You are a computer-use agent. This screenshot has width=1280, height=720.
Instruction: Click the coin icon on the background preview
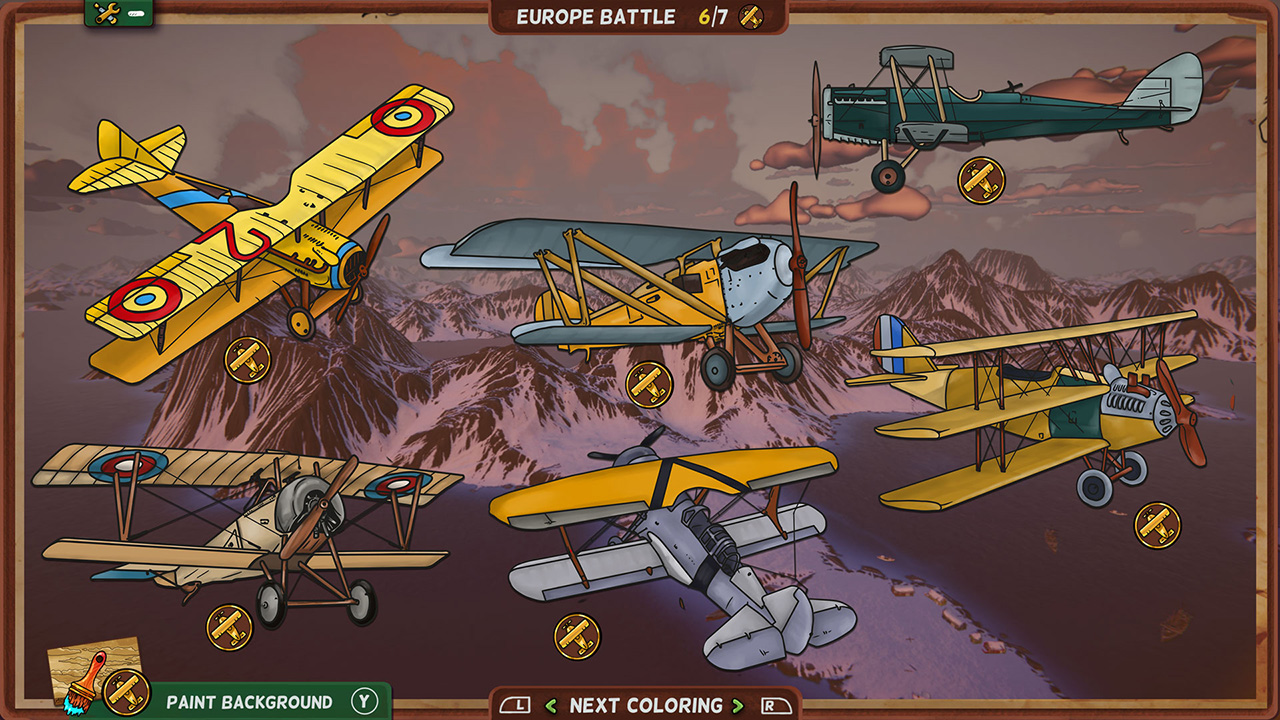pos(123,690)
